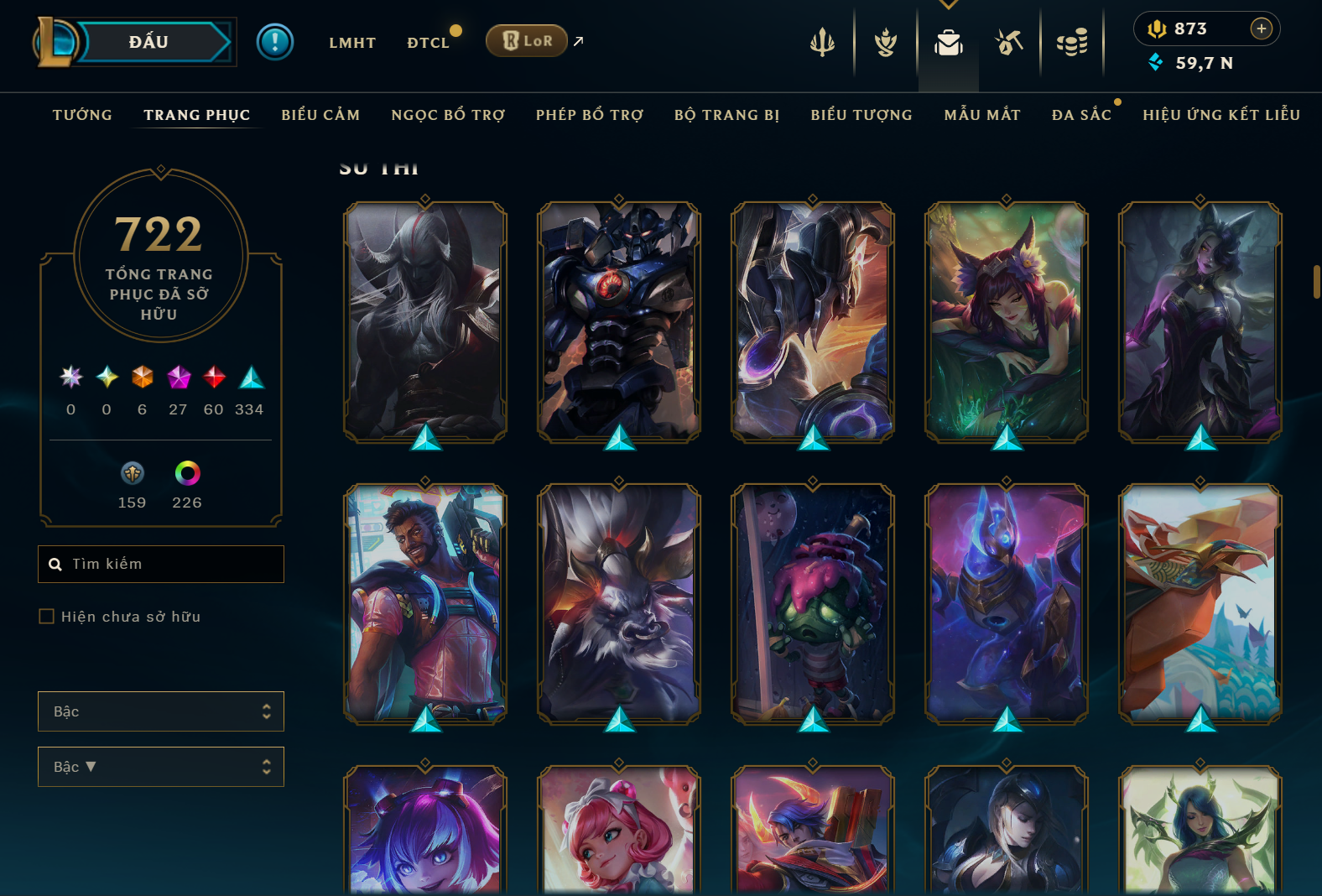Screen dimensions: 1322x896
Task: Collapse navigation with the gold chevron
Action: click(x=949, y=5)
